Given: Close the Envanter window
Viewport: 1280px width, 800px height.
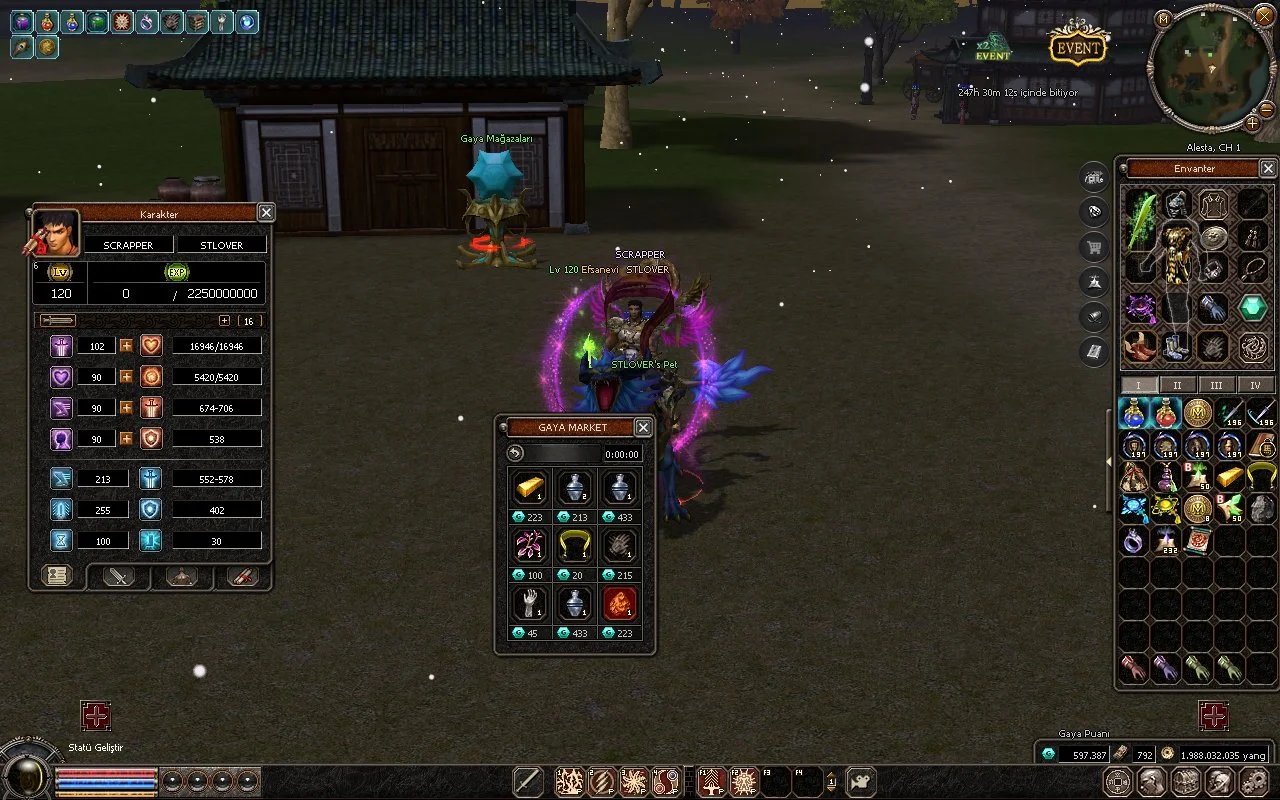Looking at the screenshot, I should (1268, 169).
